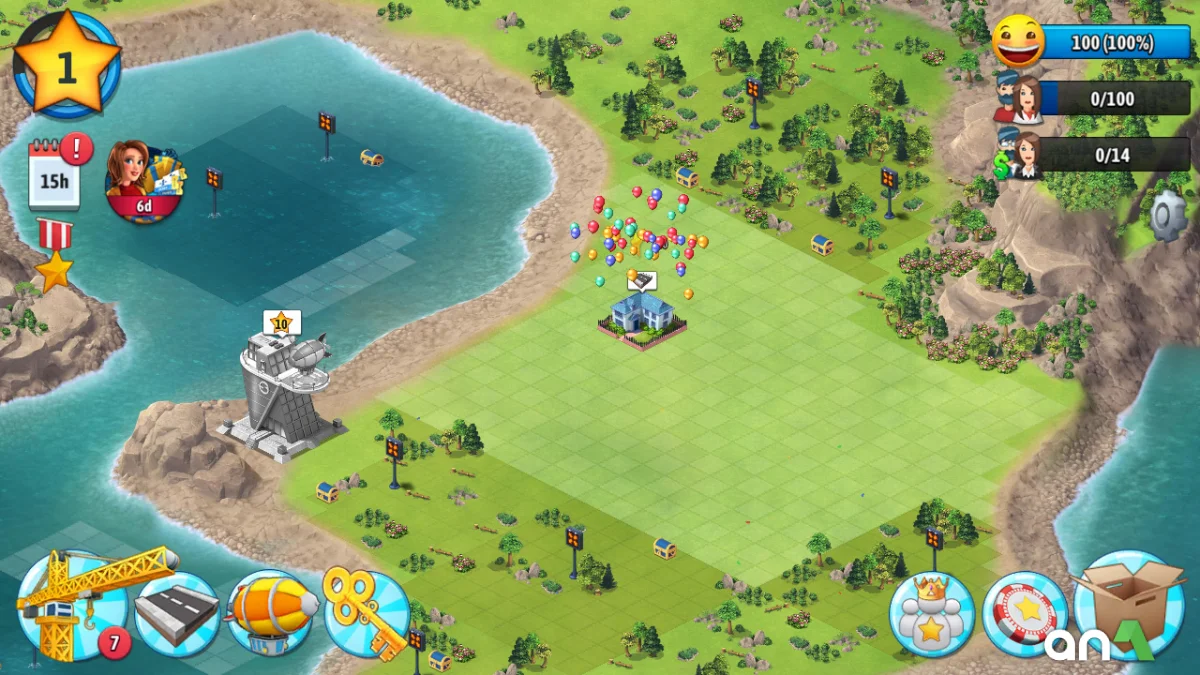This screenshot has height=675, width=1200.
Task: Select the road building tool
Action: coord(177,613)
